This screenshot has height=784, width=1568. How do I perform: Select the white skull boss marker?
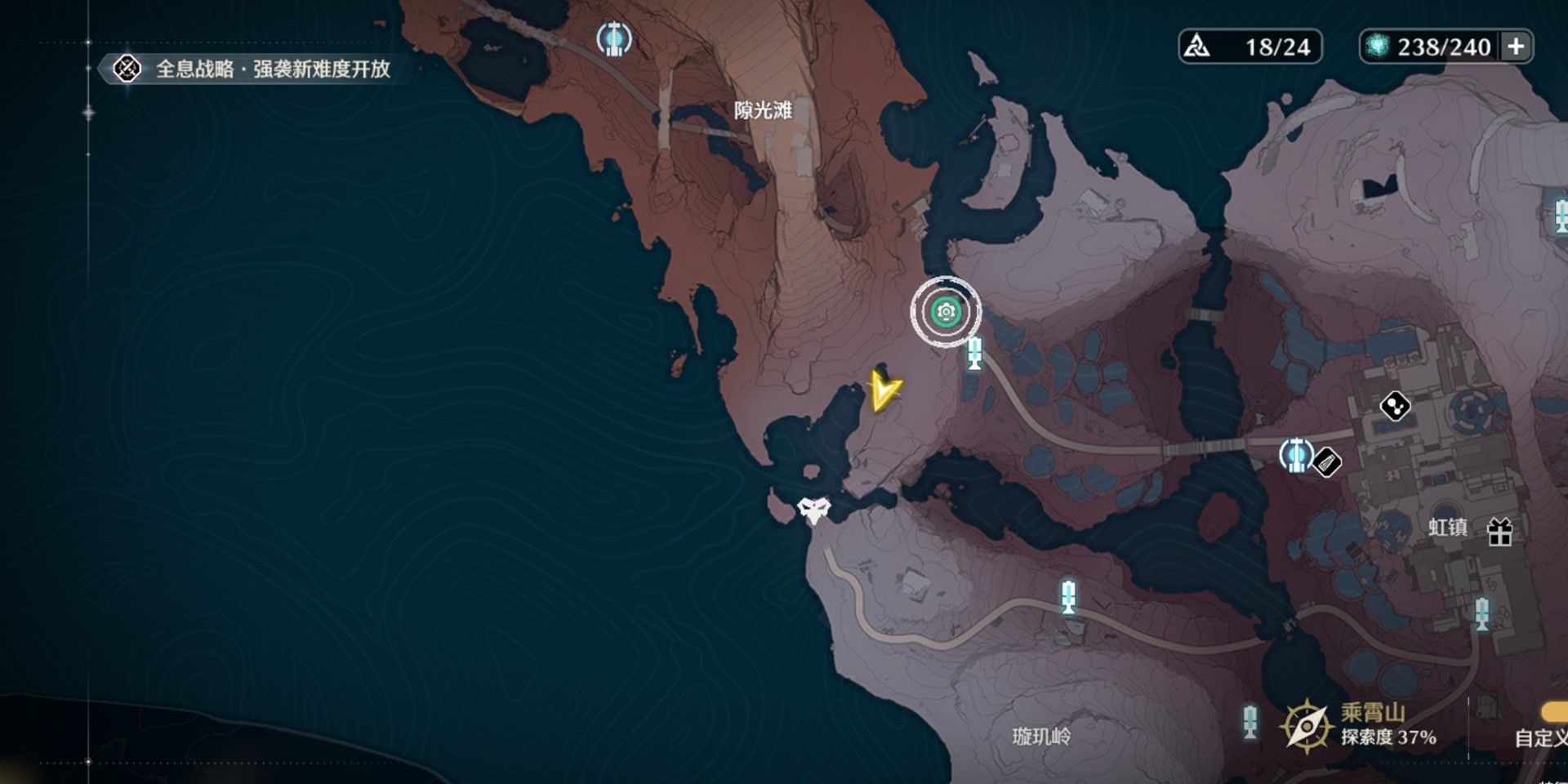point(813,510)
